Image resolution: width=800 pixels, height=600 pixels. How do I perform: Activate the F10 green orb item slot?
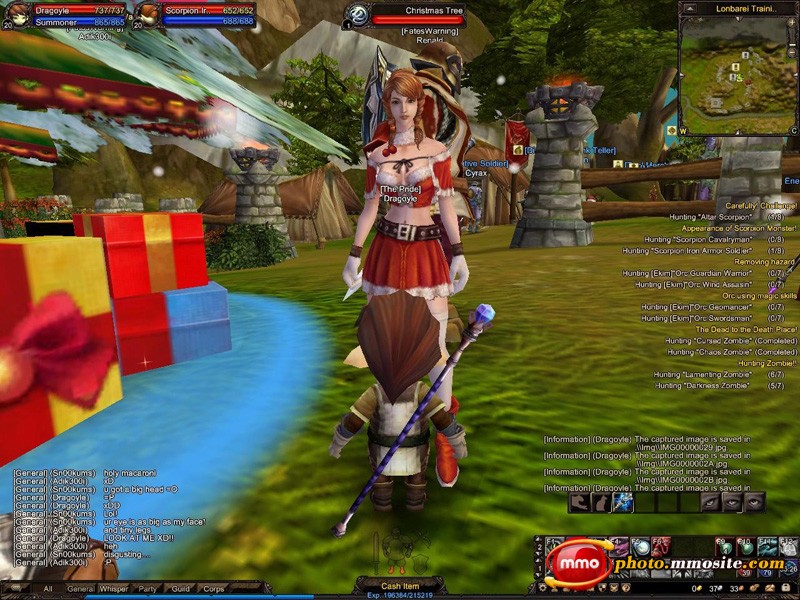pos(745,547)
